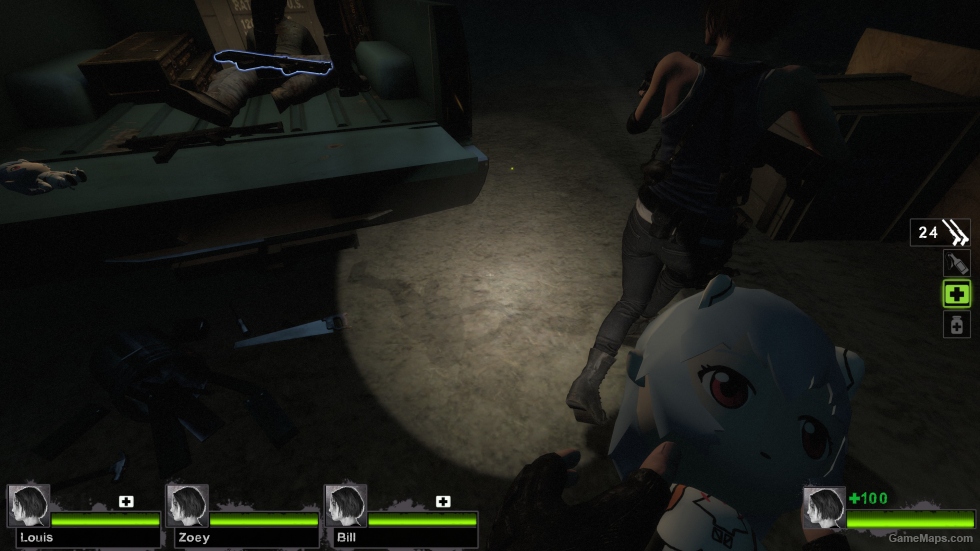Switch to the molotov bottle slot

tap(956, 263)
